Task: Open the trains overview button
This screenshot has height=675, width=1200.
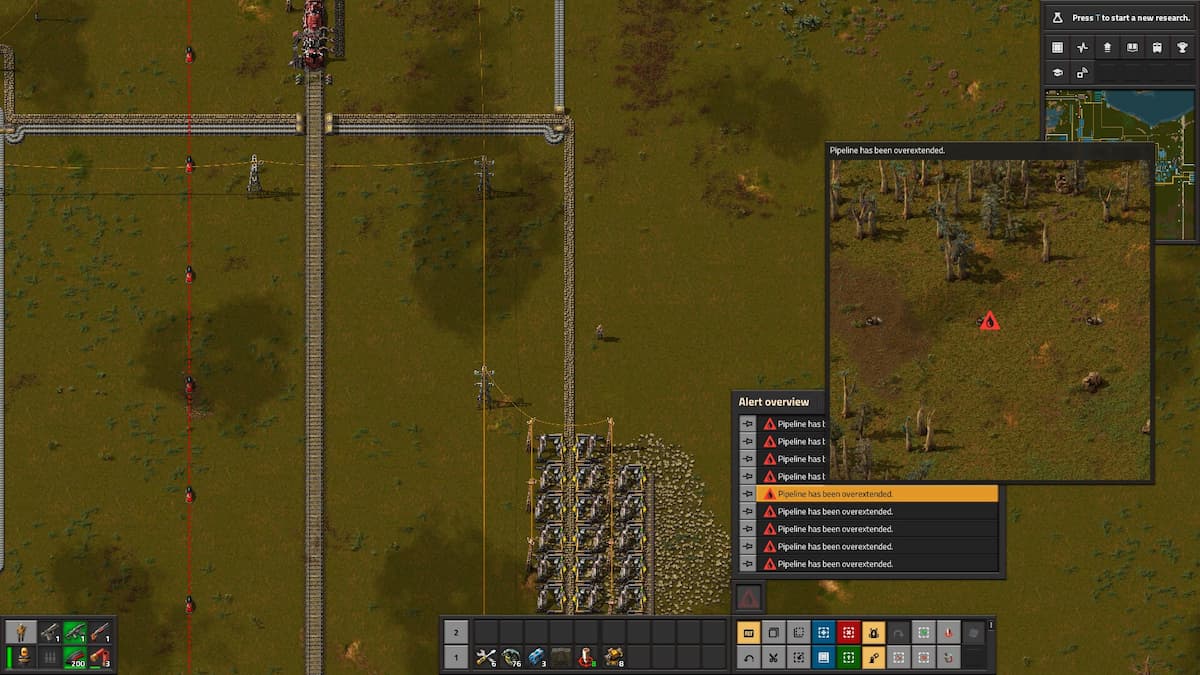Action: [x=1157, y=47]
